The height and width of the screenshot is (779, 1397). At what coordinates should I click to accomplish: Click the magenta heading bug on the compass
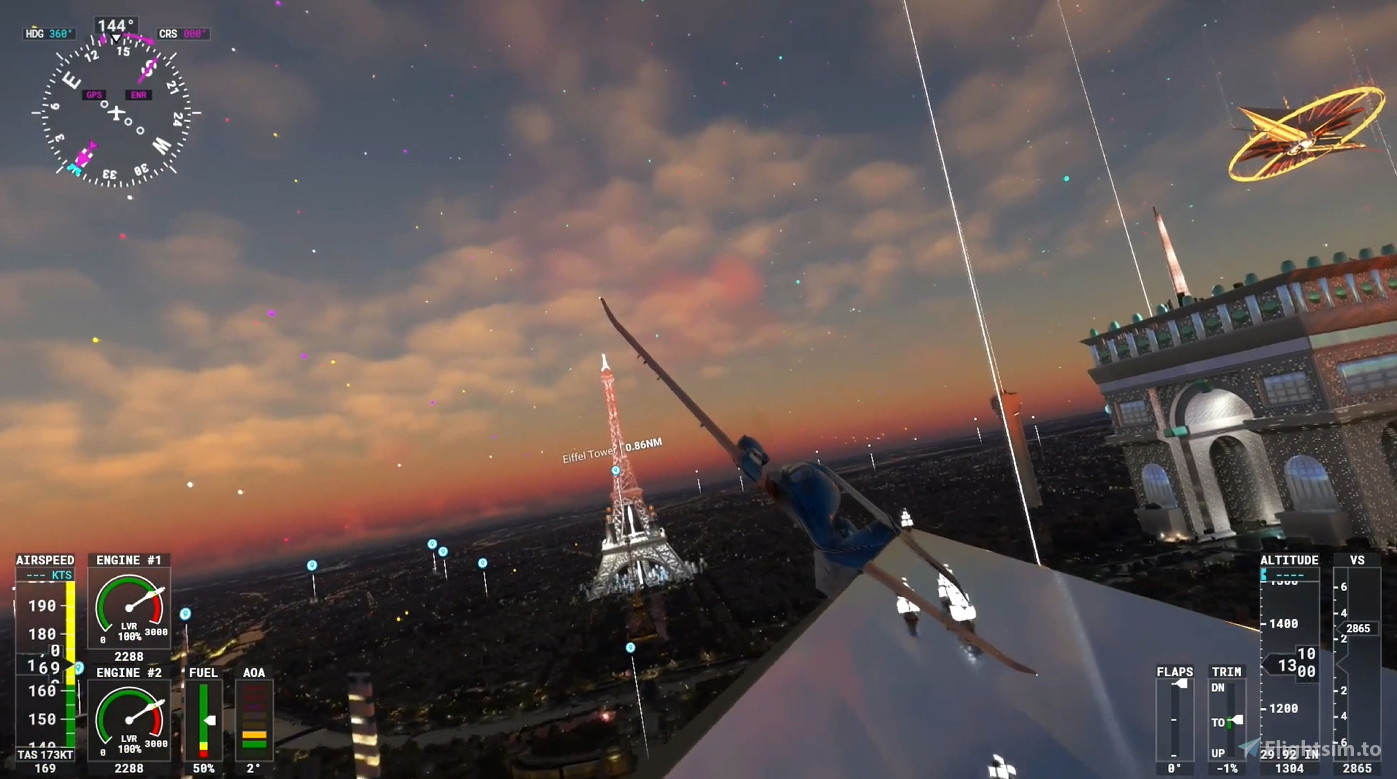click(x=104, y=40)
